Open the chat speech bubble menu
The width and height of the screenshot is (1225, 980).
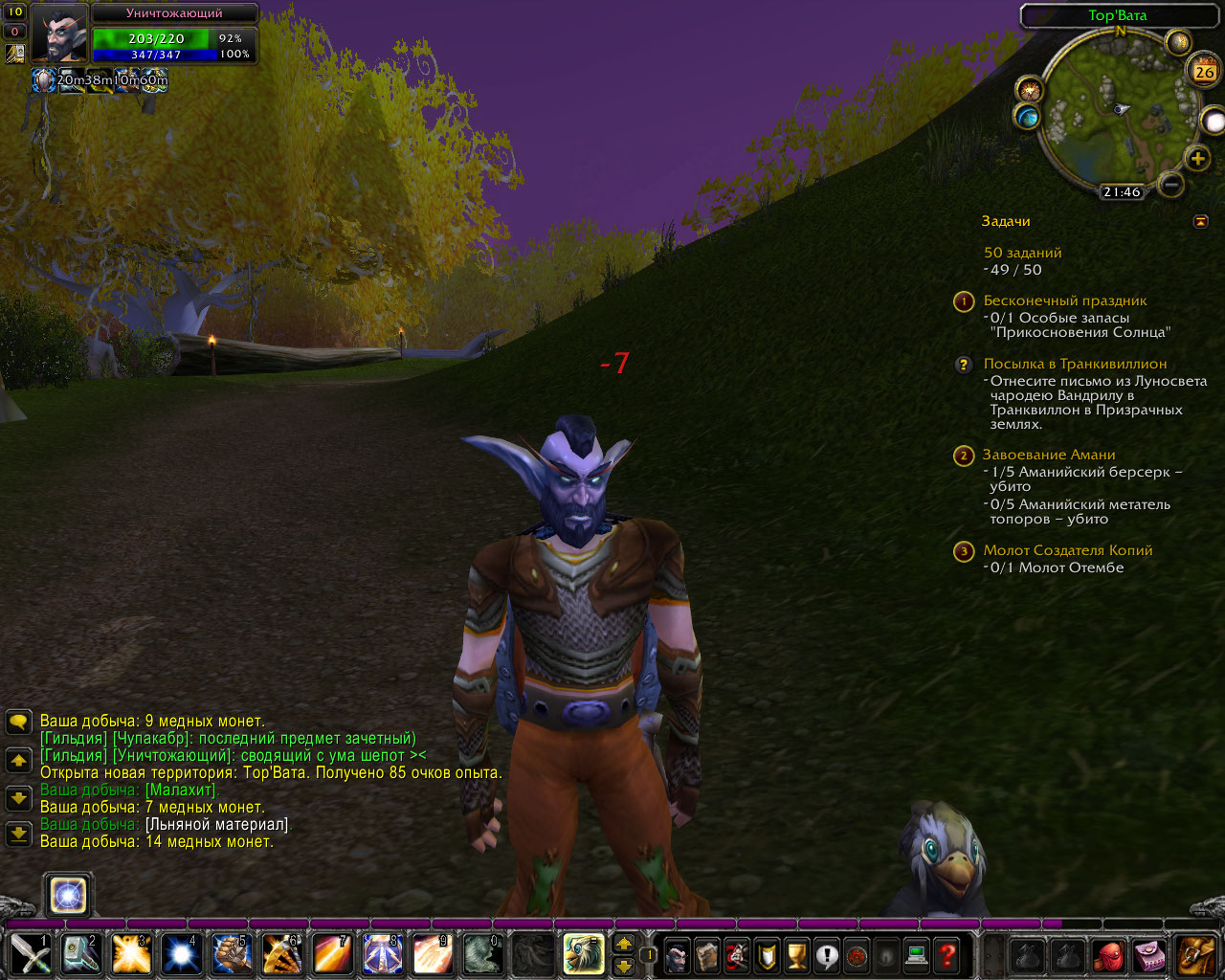pyautogui.click(x=18, y=722)
